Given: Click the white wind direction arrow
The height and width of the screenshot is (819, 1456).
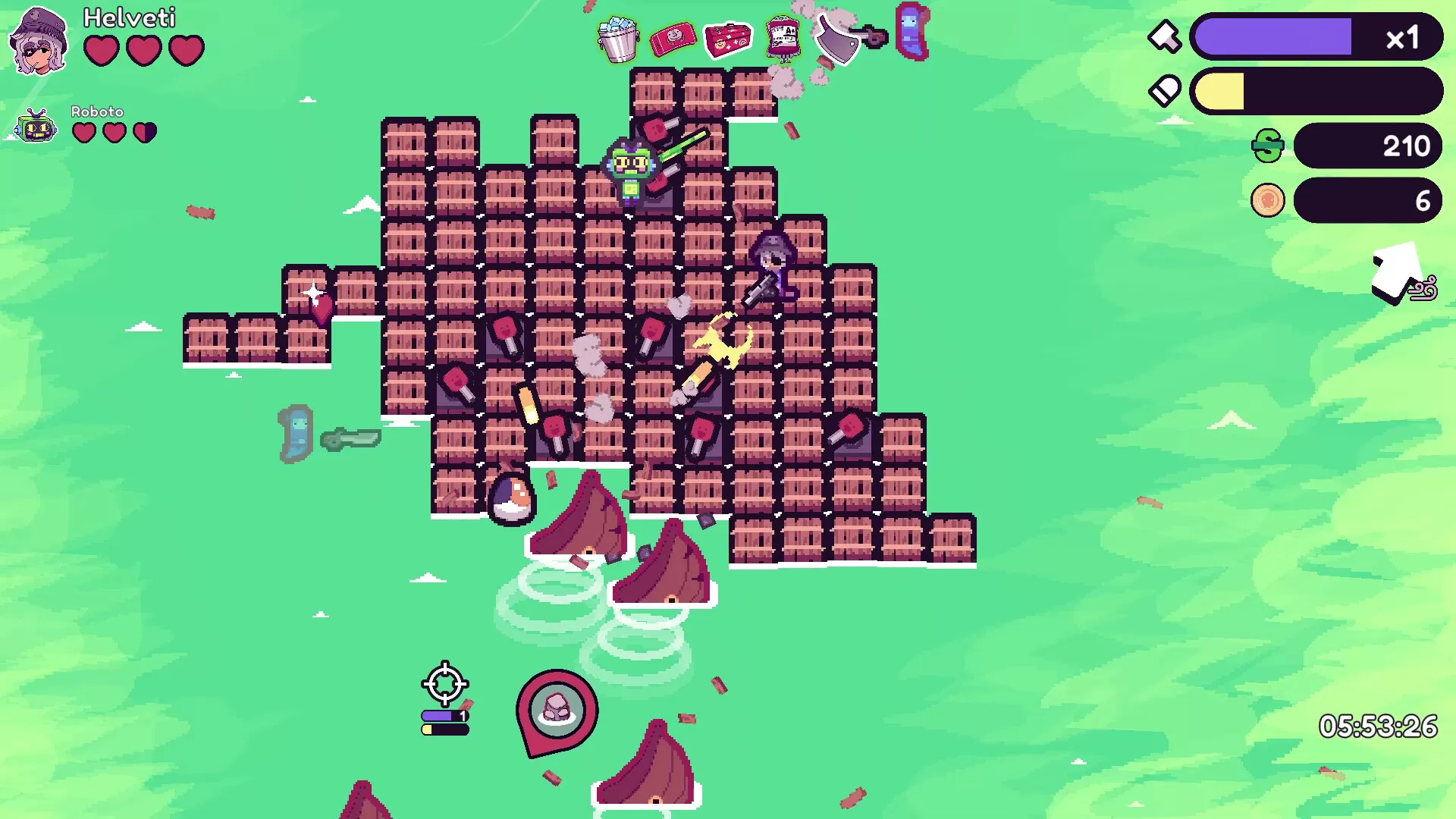Looking at the screenshot, I should click(x=1395, y=273).
